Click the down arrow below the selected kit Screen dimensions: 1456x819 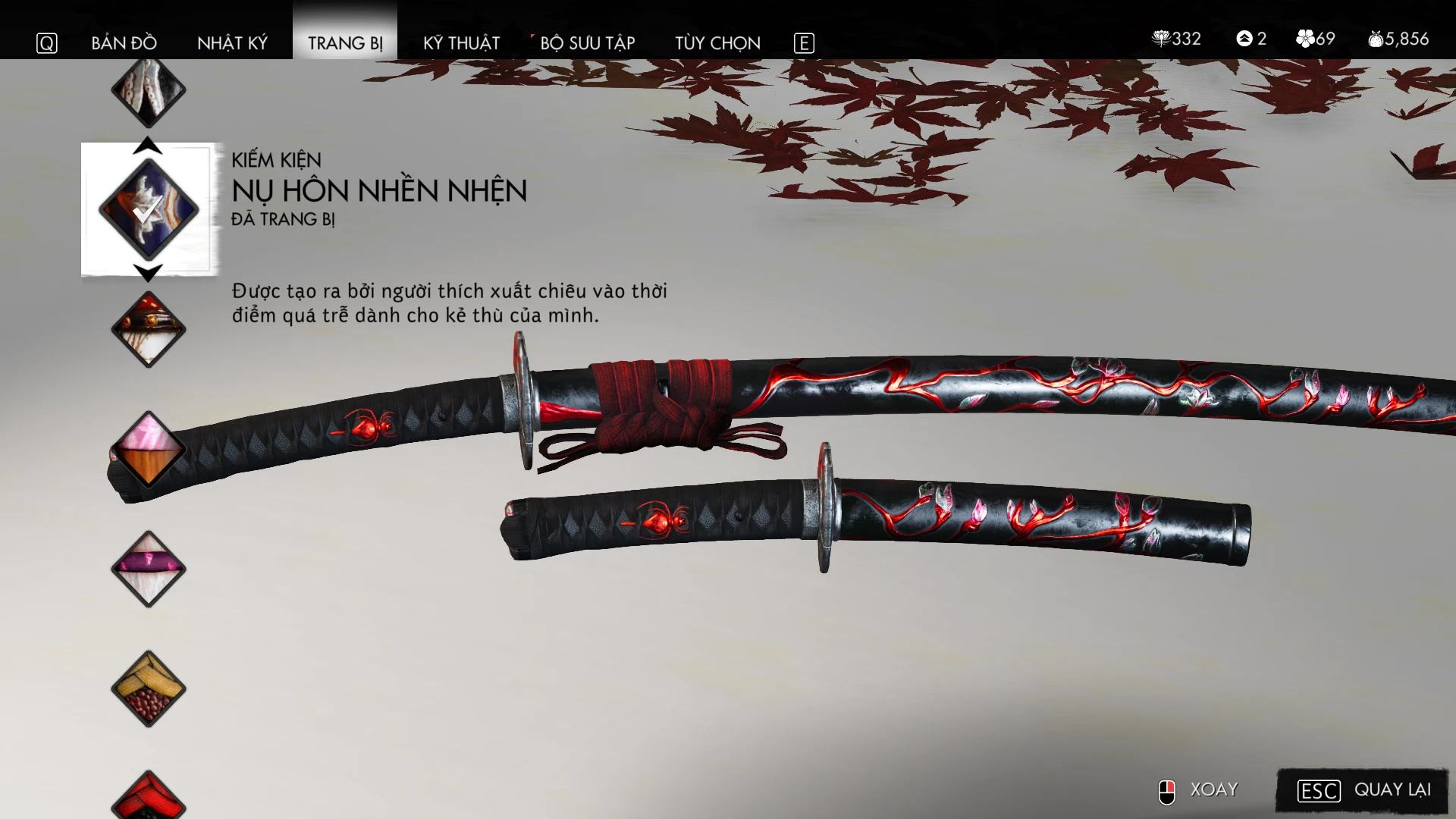pyautogui.click(x=148, y=271)
